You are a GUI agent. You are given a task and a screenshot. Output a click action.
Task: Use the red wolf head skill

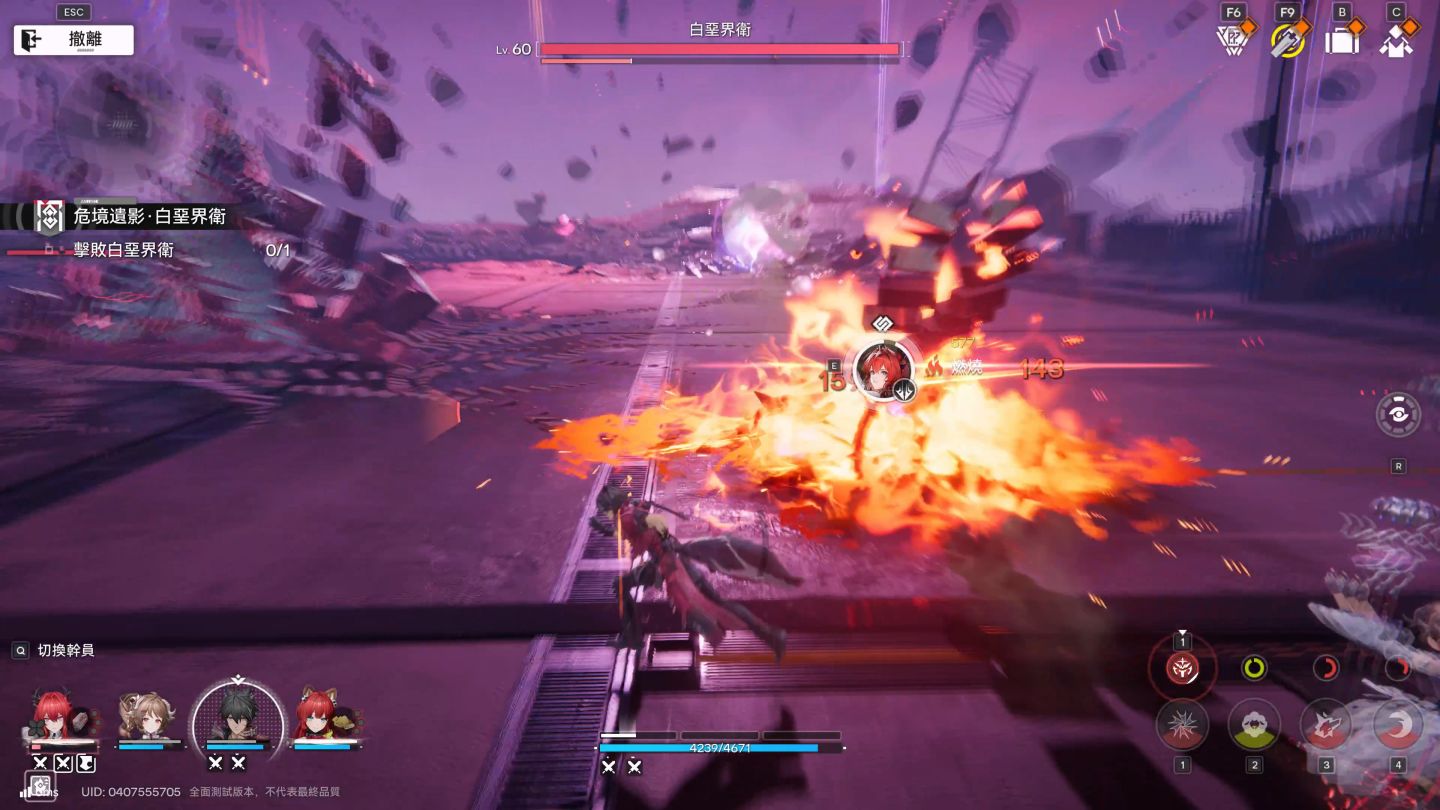click(1326, 725)
